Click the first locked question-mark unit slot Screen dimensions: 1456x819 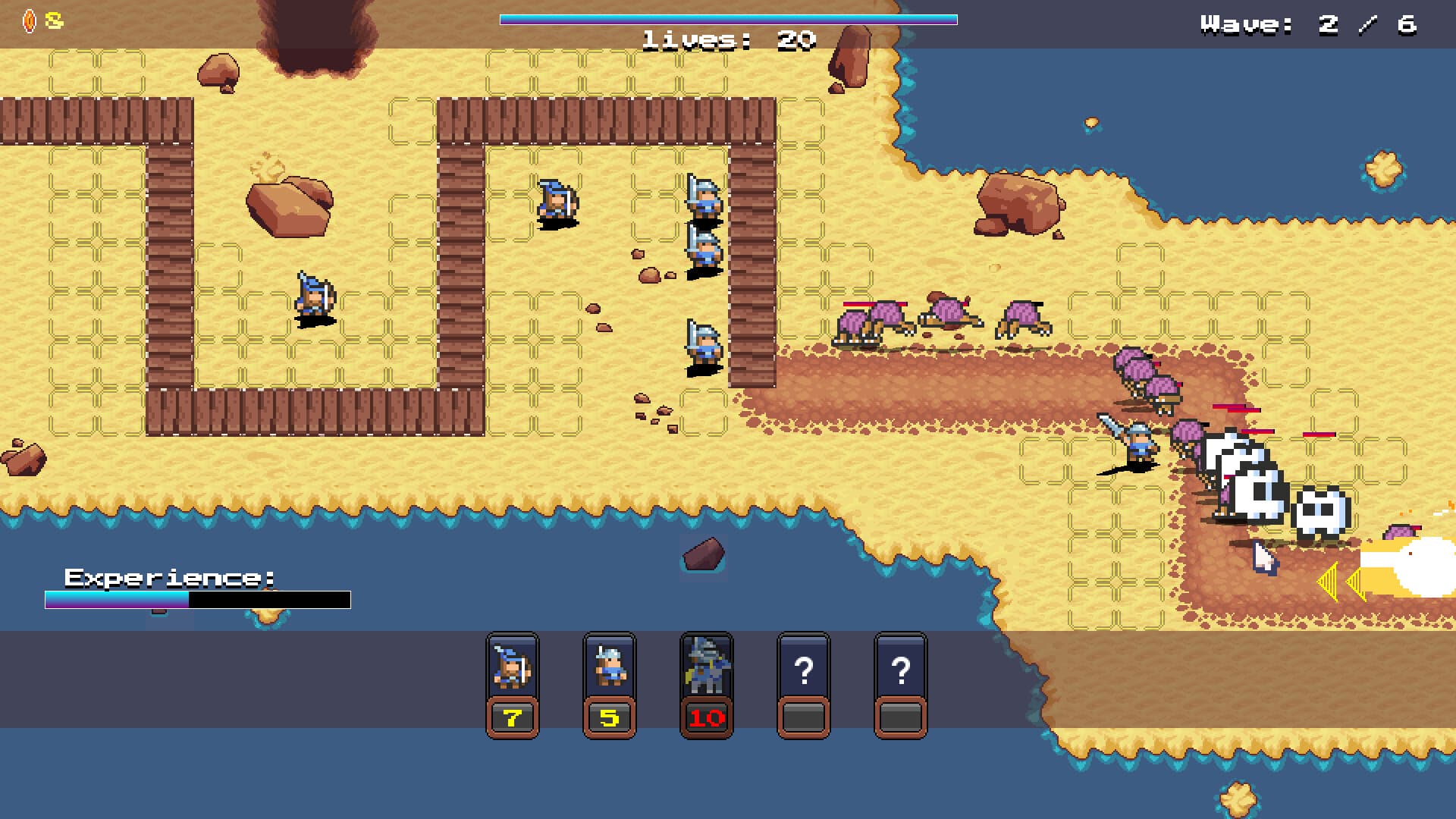point(805,671)
